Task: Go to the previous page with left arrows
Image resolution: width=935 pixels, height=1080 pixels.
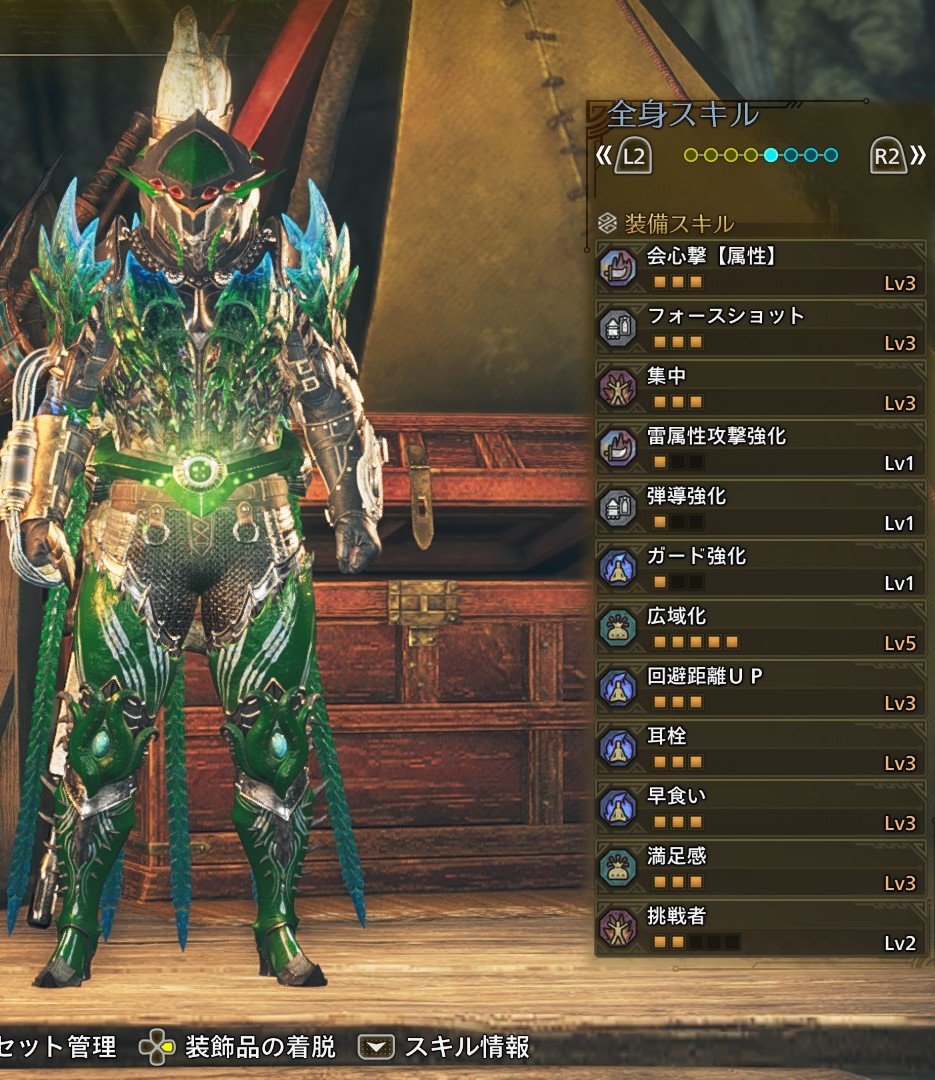Action: (604, 156)
